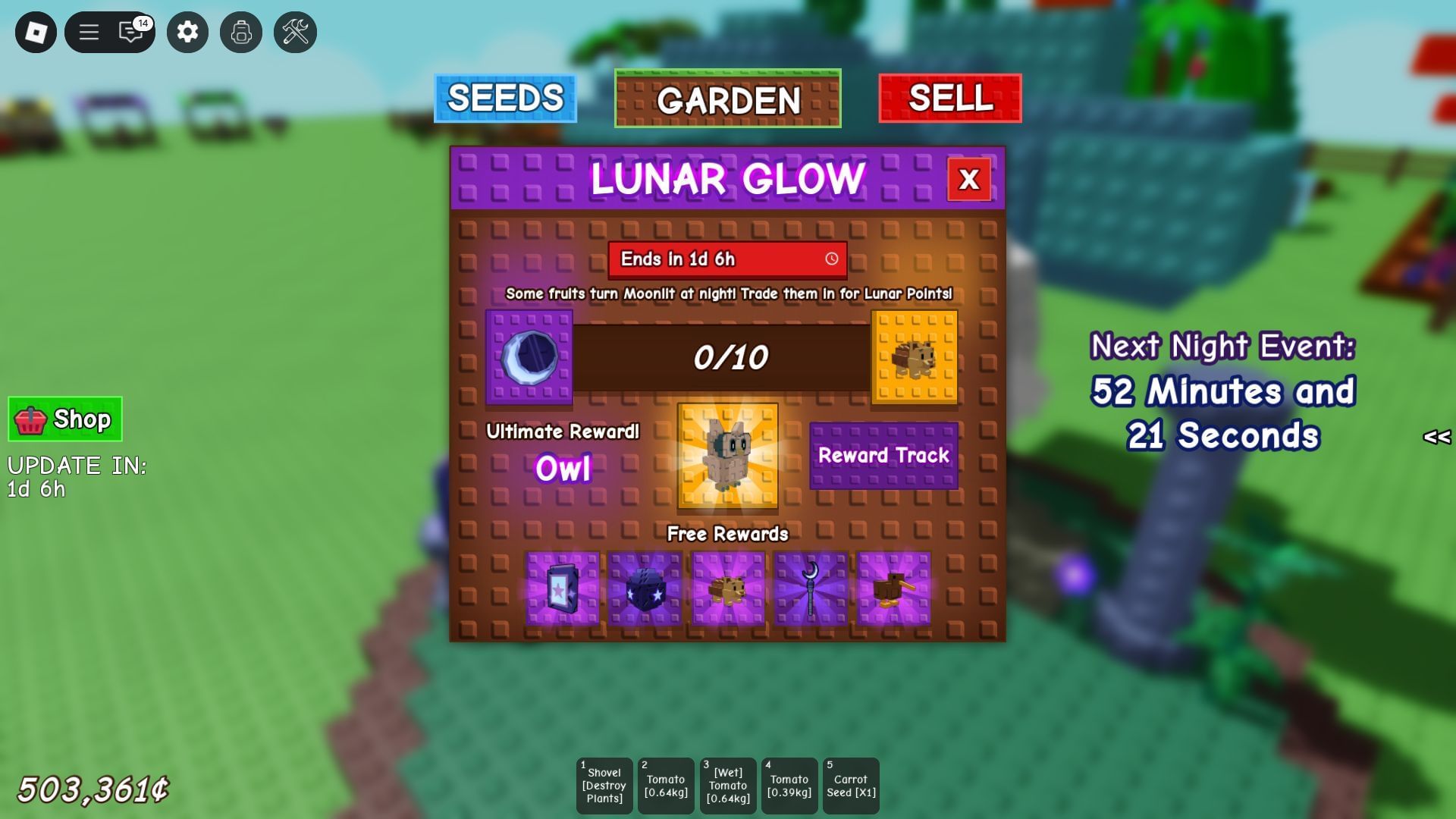The height and width of the screenshot is (819, 1456).
Task: Open the backpack inventory icon
Action: [x=240, y=32]
